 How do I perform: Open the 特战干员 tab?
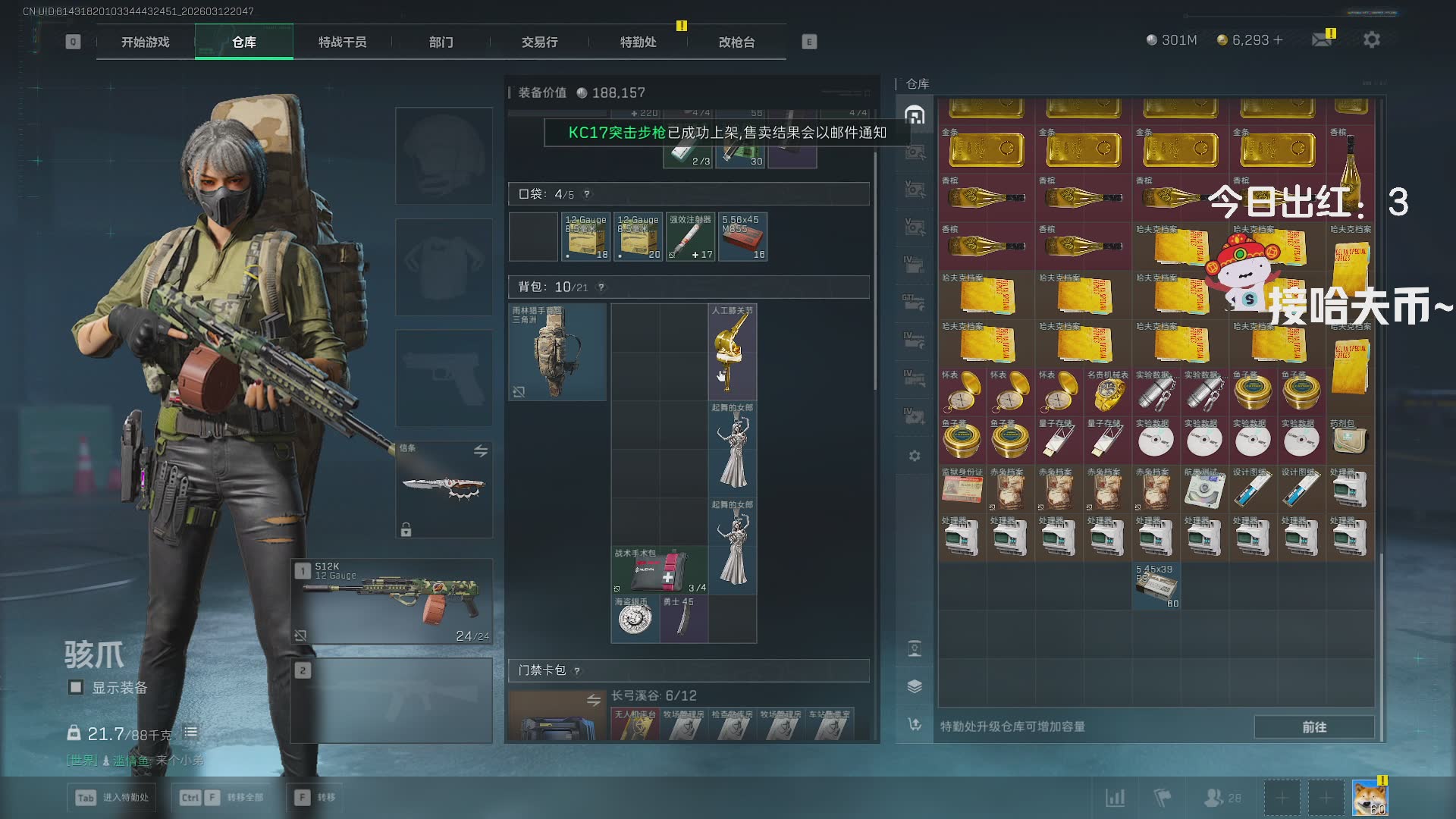(342, 42)
